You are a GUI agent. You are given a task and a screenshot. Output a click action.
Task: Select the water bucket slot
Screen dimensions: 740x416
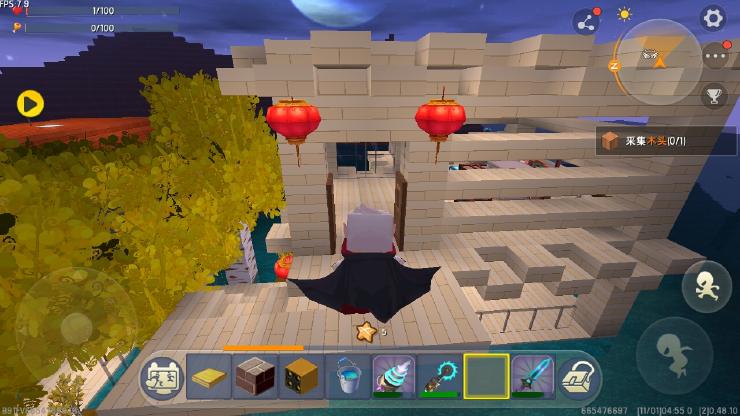(349, 376)
